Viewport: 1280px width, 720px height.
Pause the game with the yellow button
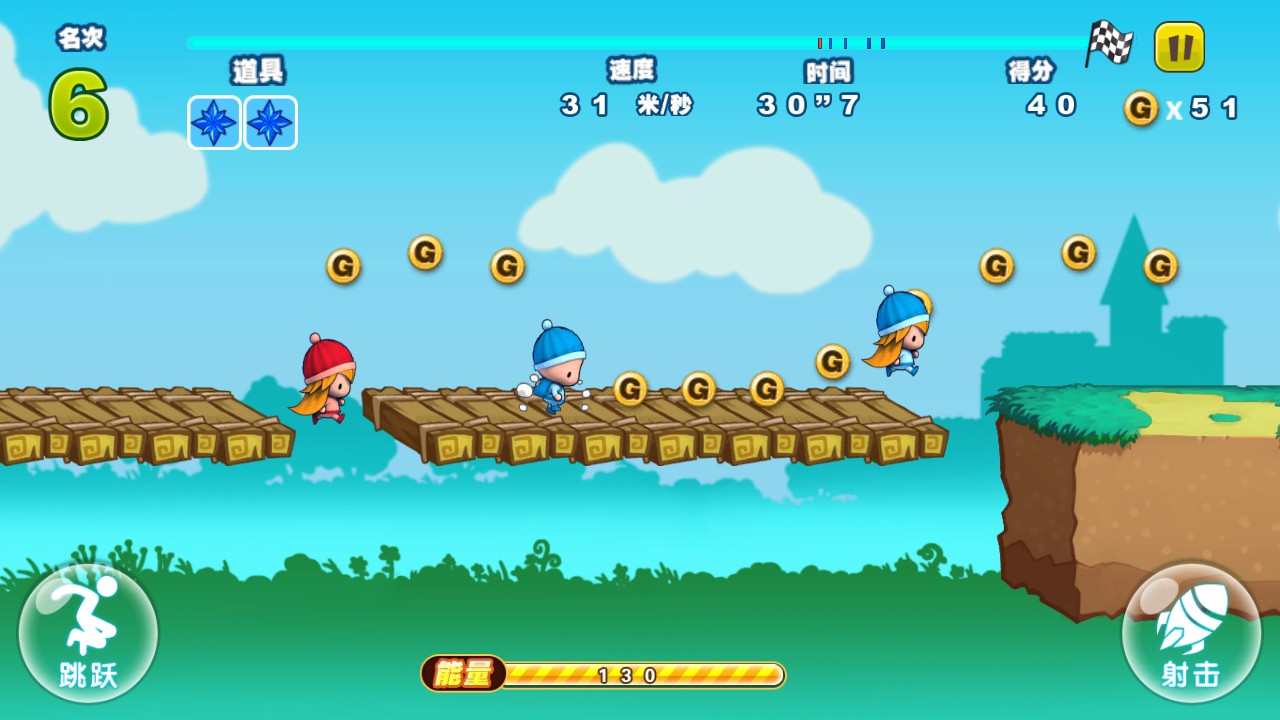pos(1179,47)
